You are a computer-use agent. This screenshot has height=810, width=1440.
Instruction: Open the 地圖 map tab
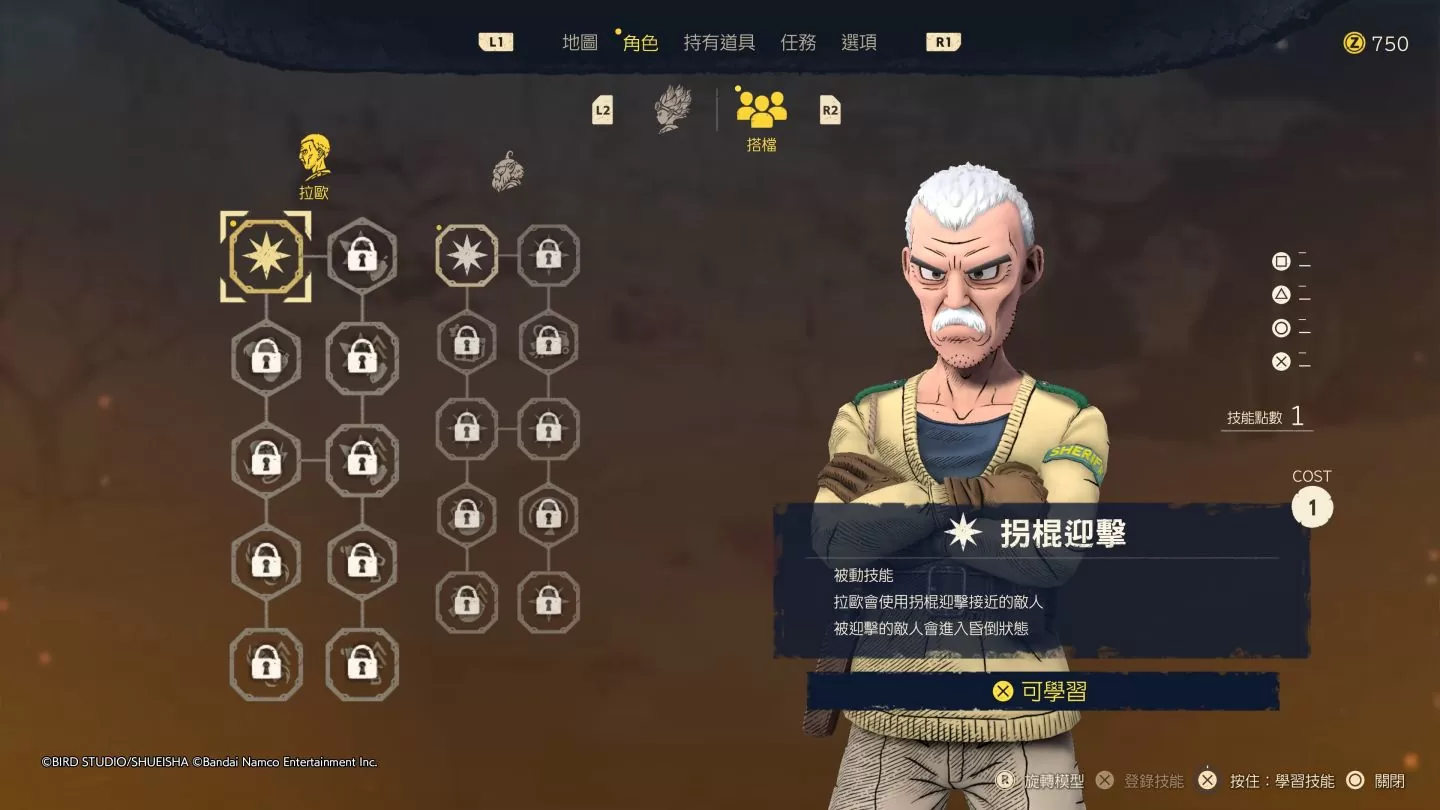(580, 42)
